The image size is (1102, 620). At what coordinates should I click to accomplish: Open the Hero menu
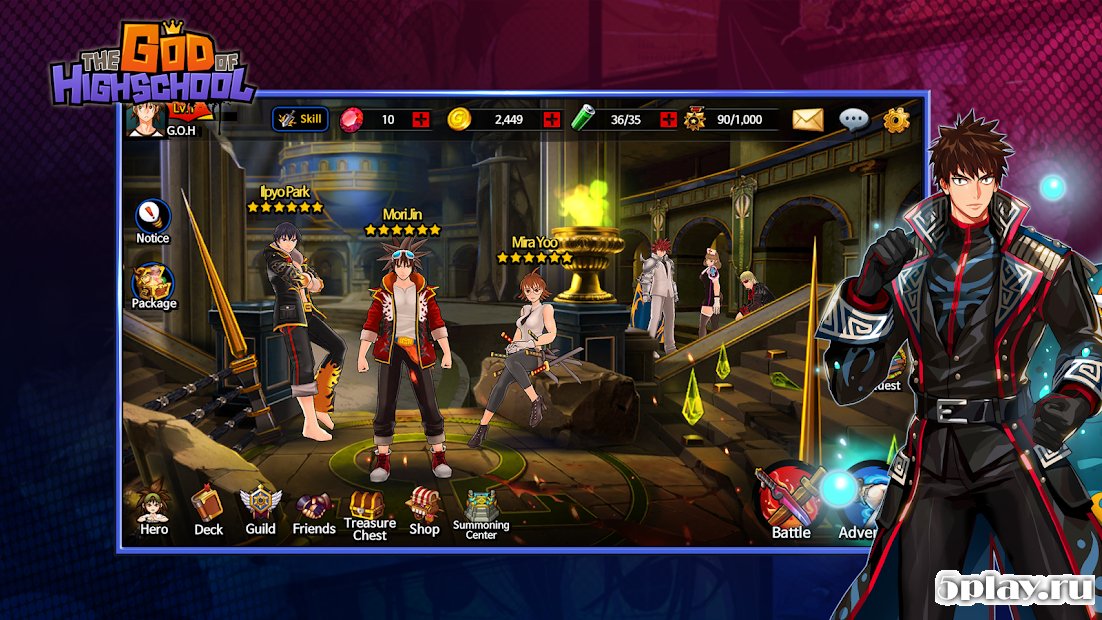click(154, 510)
